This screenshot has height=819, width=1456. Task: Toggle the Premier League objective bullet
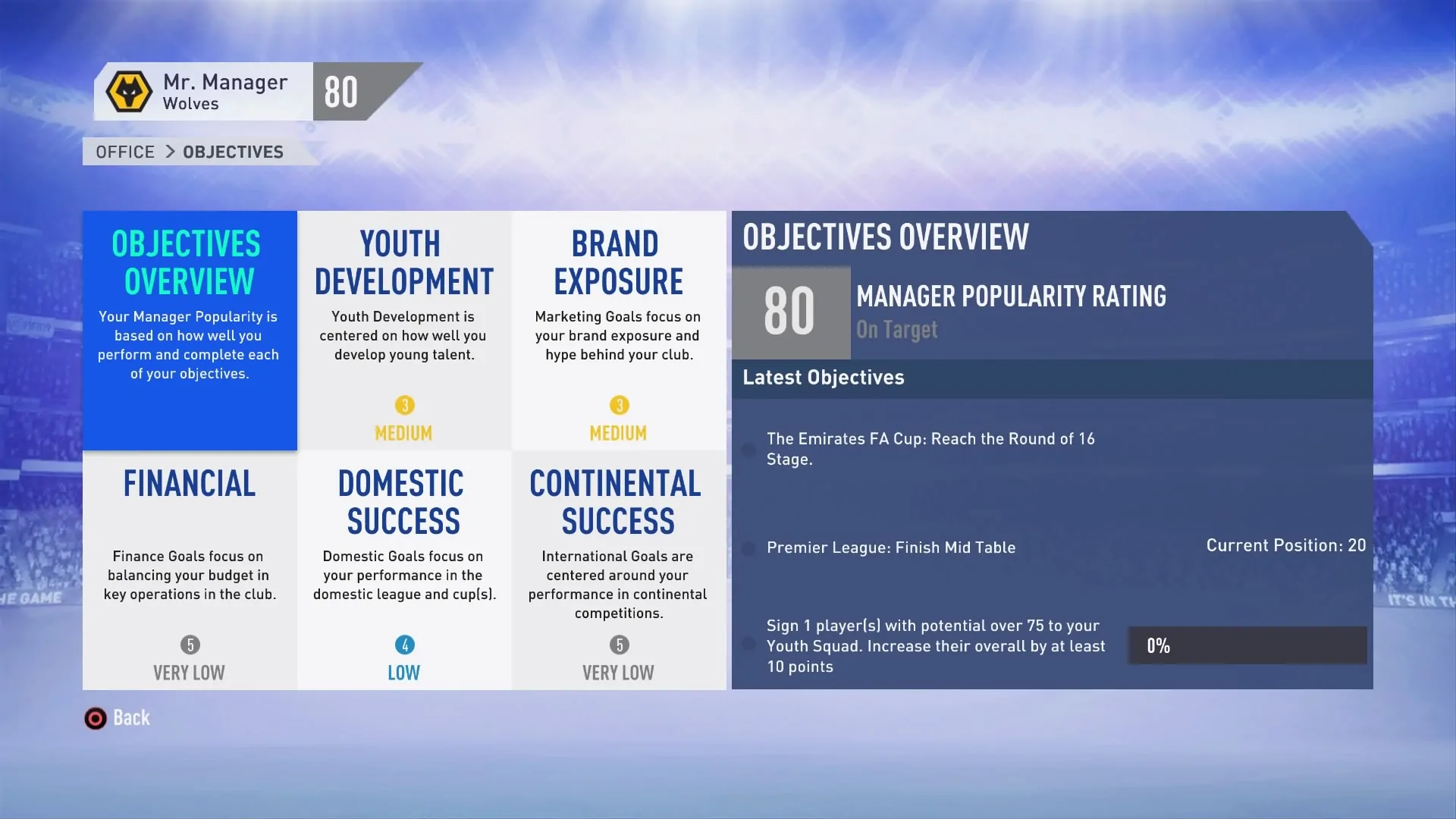pyautogui.click(x=748, y=548)
